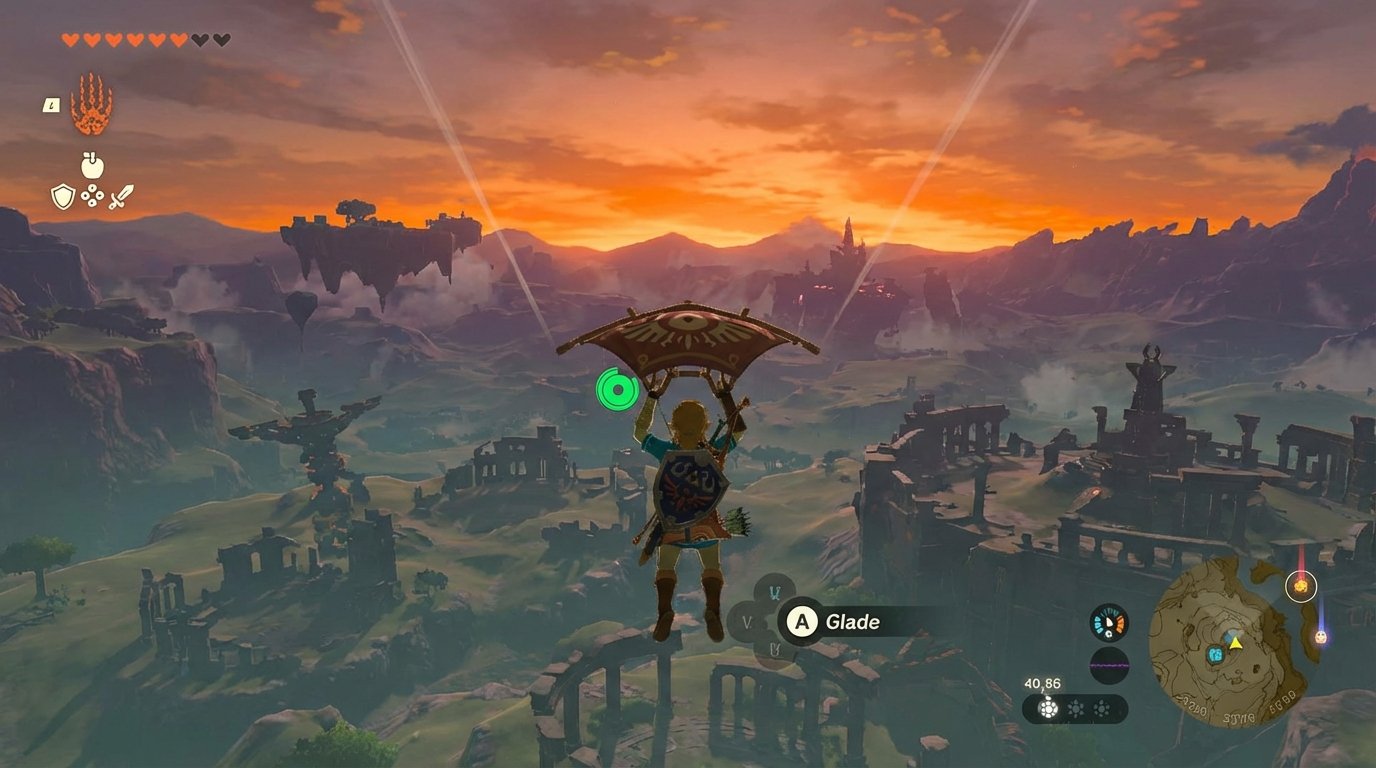The width and height of the screenshot is (1376, 768).
Task: Click the L button prompt badge
Action: click(x=51, y=105)
